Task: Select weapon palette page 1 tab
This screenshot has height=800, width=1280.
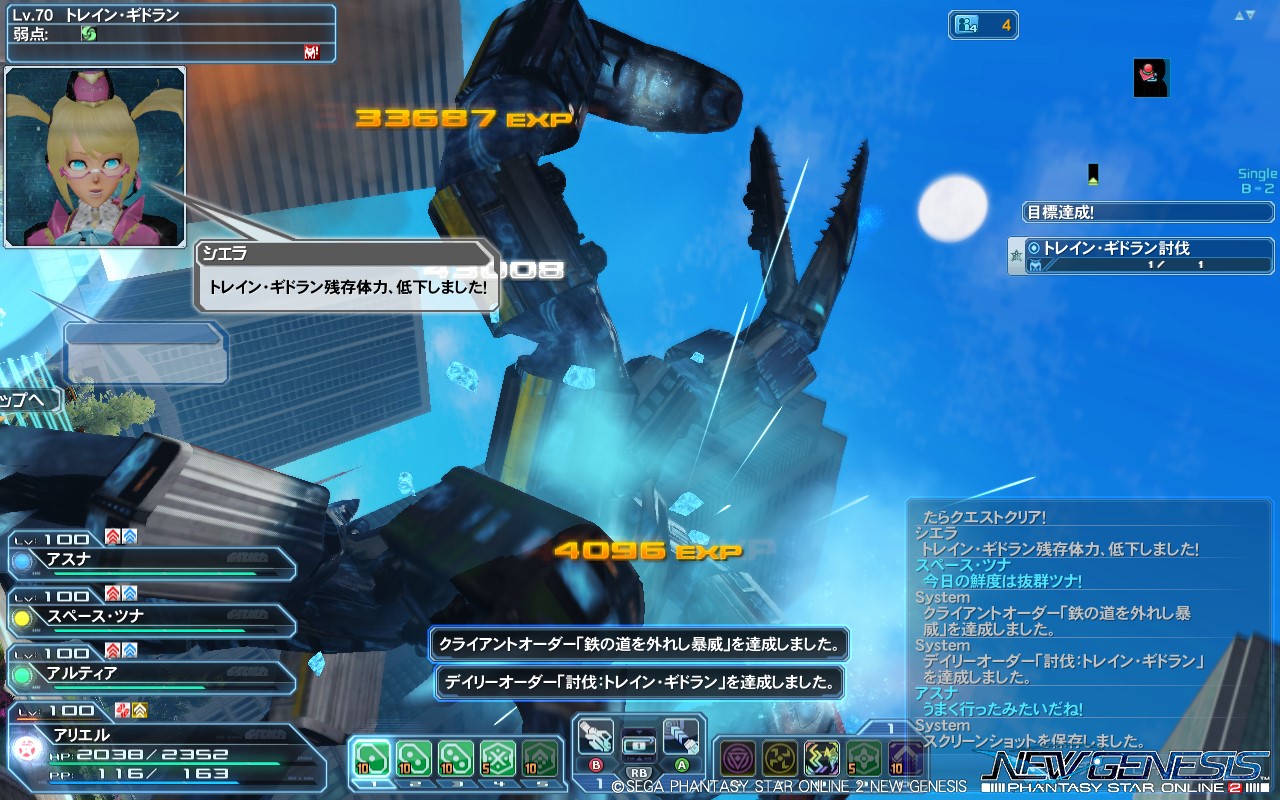Action: coord(600,785)
